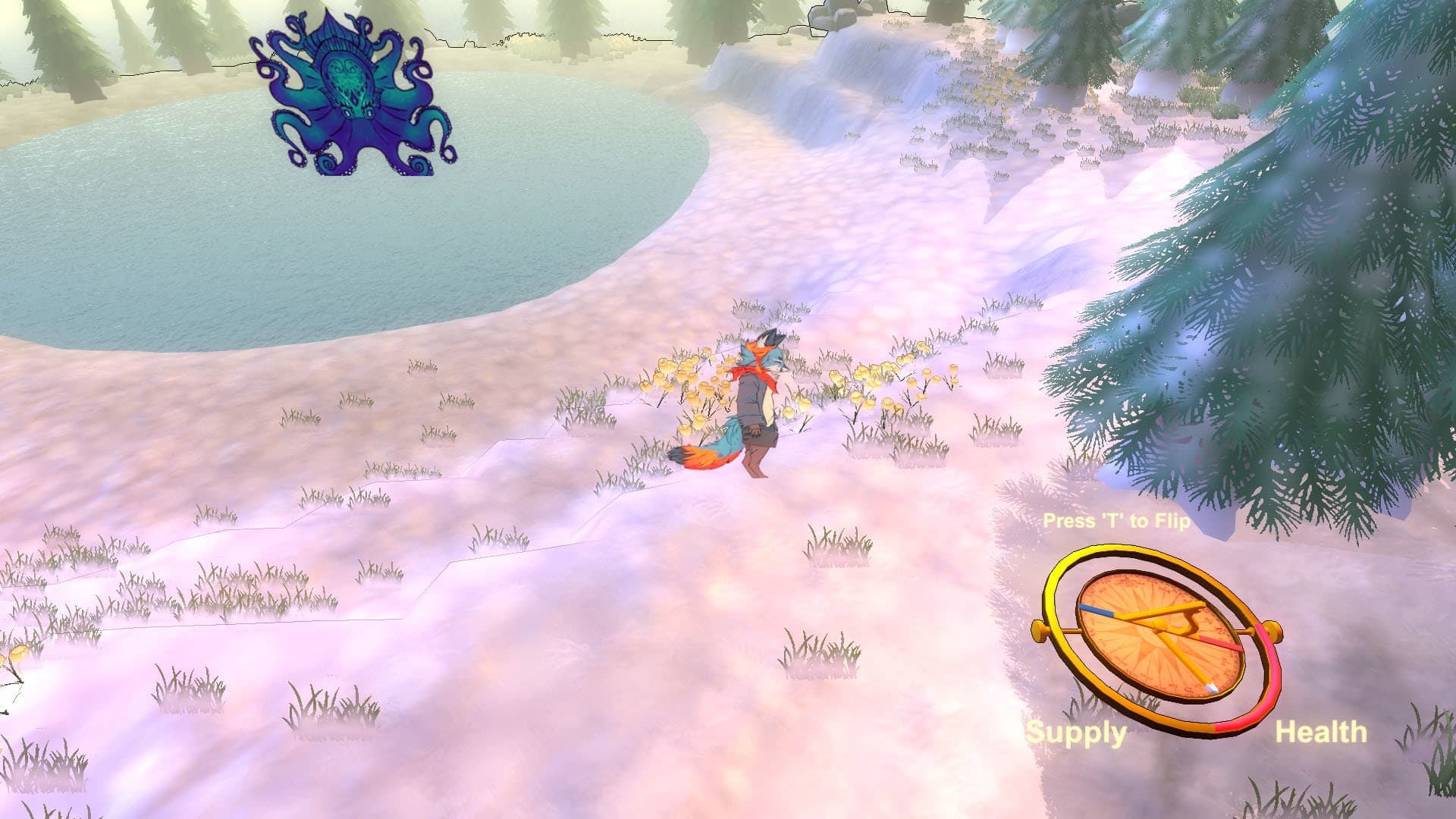Click the left axle pin of the compass
This screenshot has width=1456, height=819.
pos(1039,630)
